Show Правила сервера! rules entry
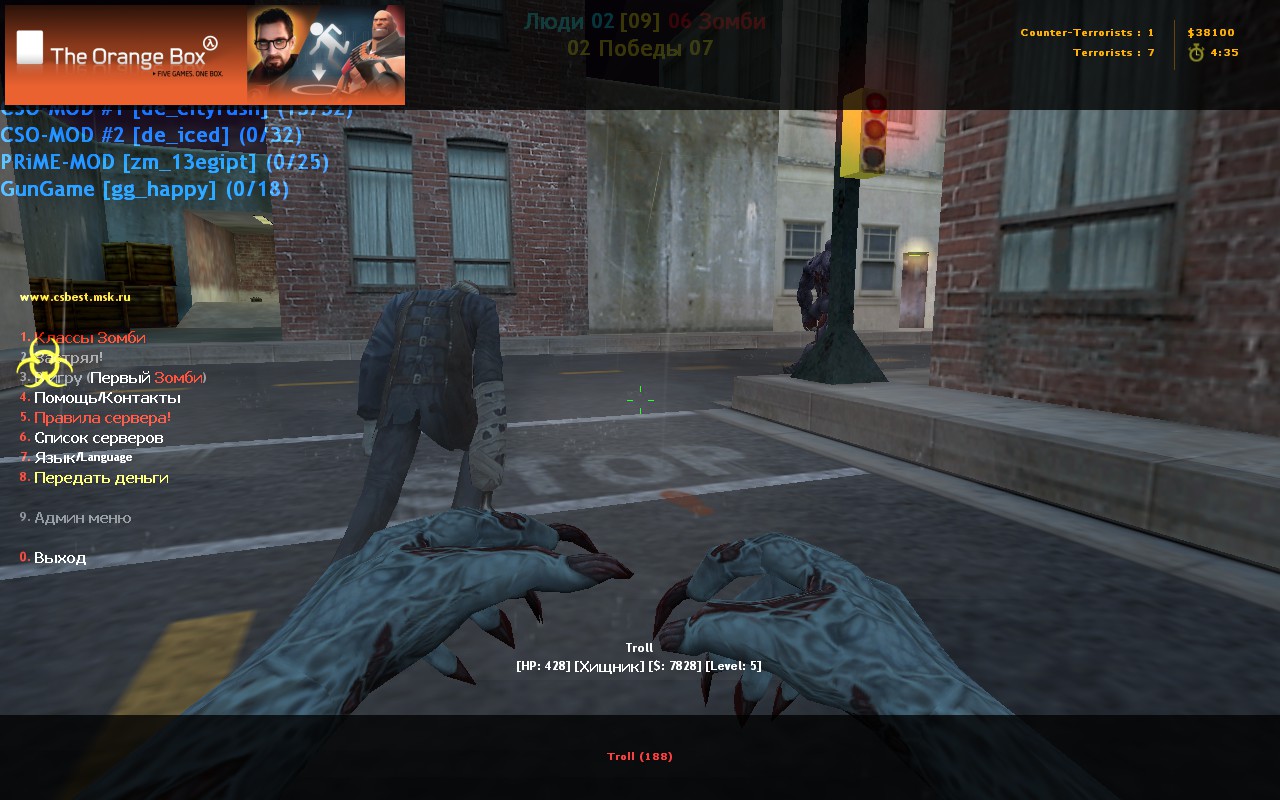 [x=102, y=418]
